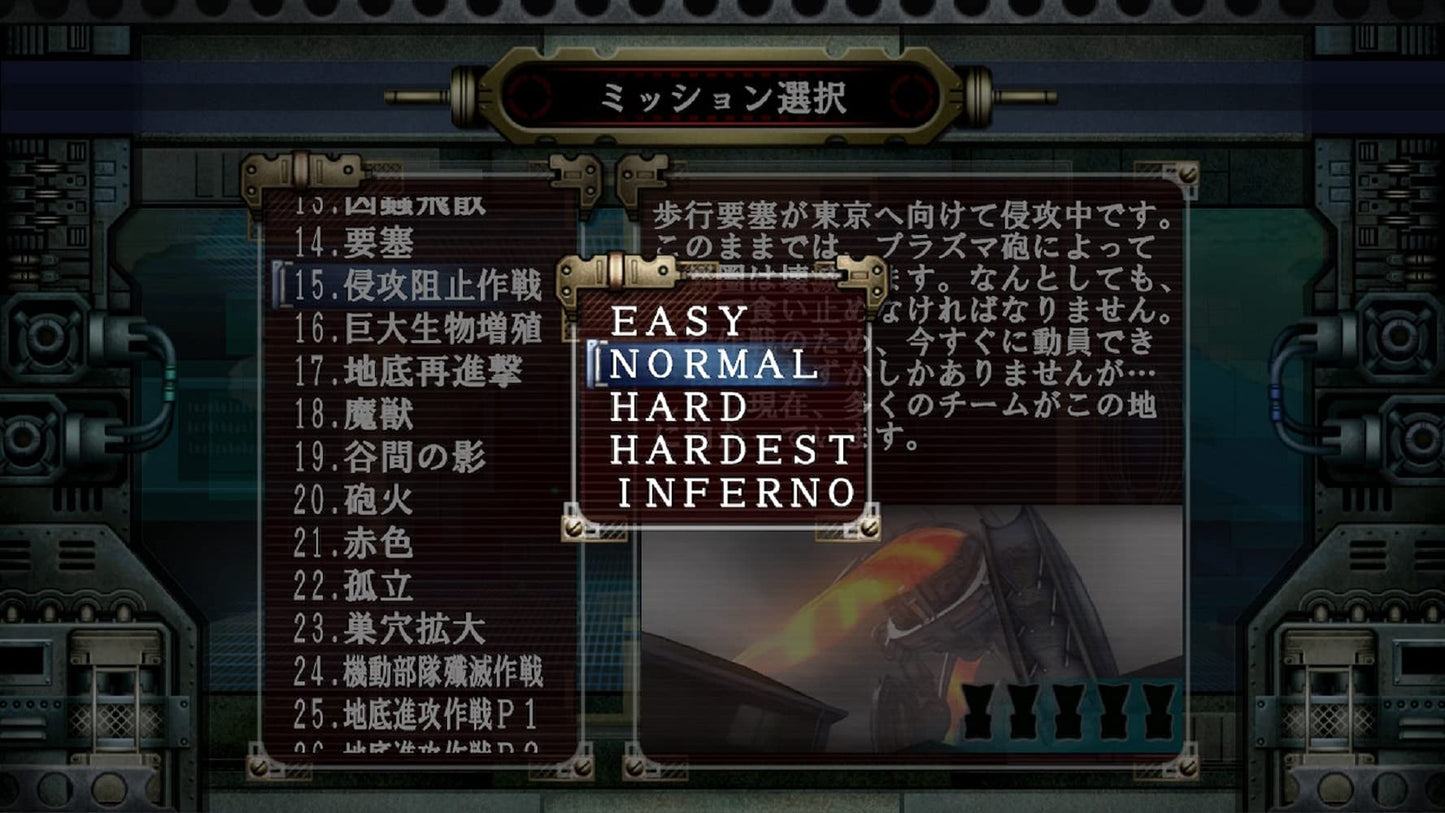Click the second armor emblem icon
The width and height of the screenshot is (1445, 813).
[1024, 711]
